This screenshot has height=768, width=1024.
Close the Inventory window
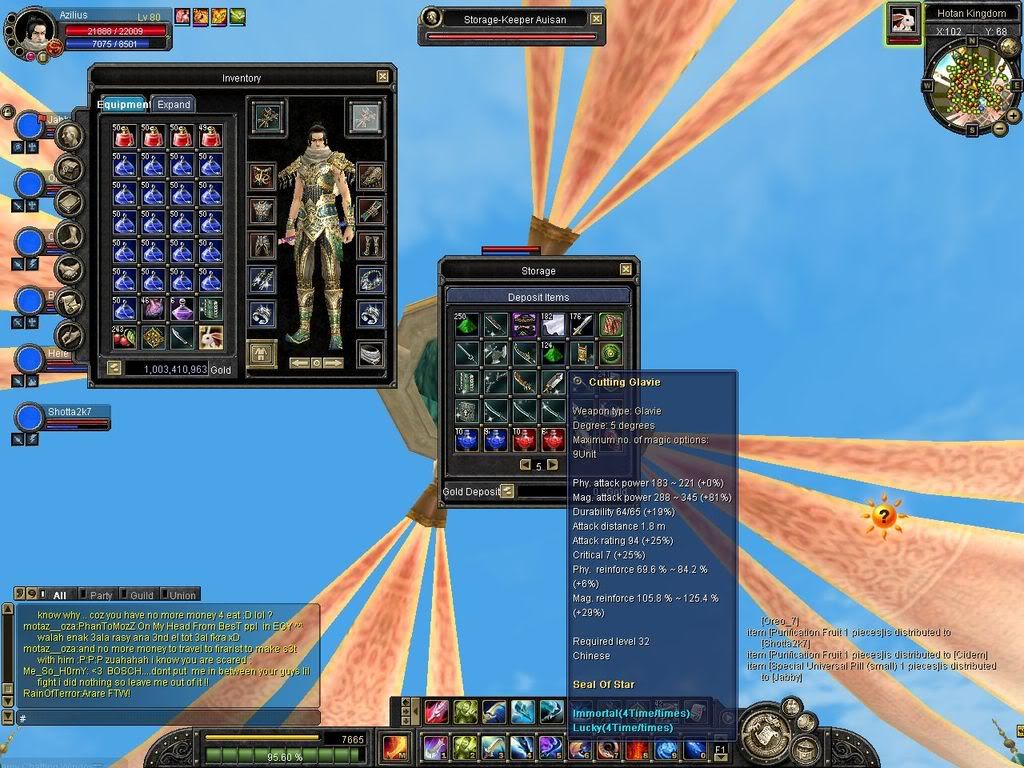[x=383, y=76]
